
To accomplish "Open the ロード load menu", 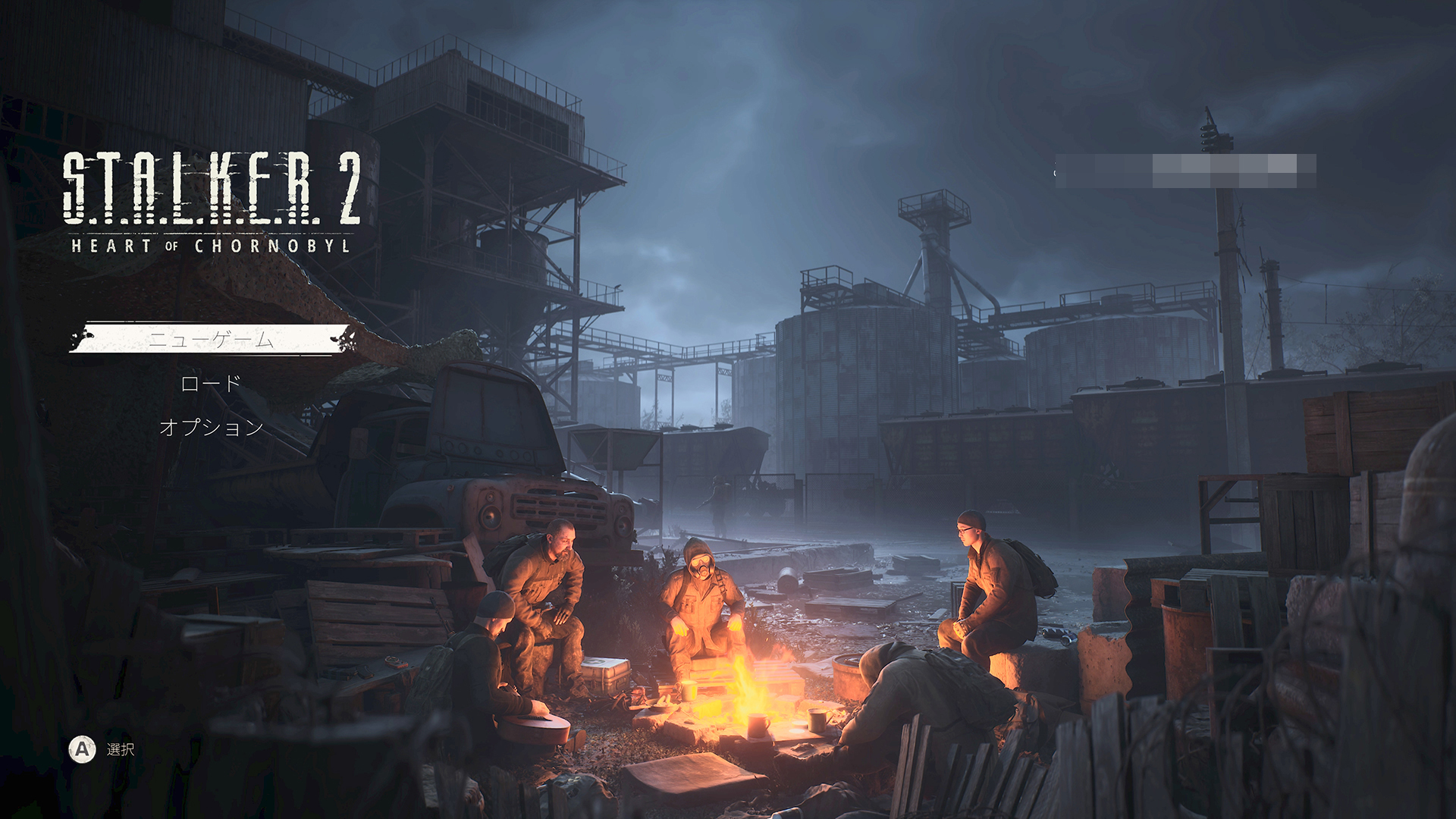I will tap(211, 384).
